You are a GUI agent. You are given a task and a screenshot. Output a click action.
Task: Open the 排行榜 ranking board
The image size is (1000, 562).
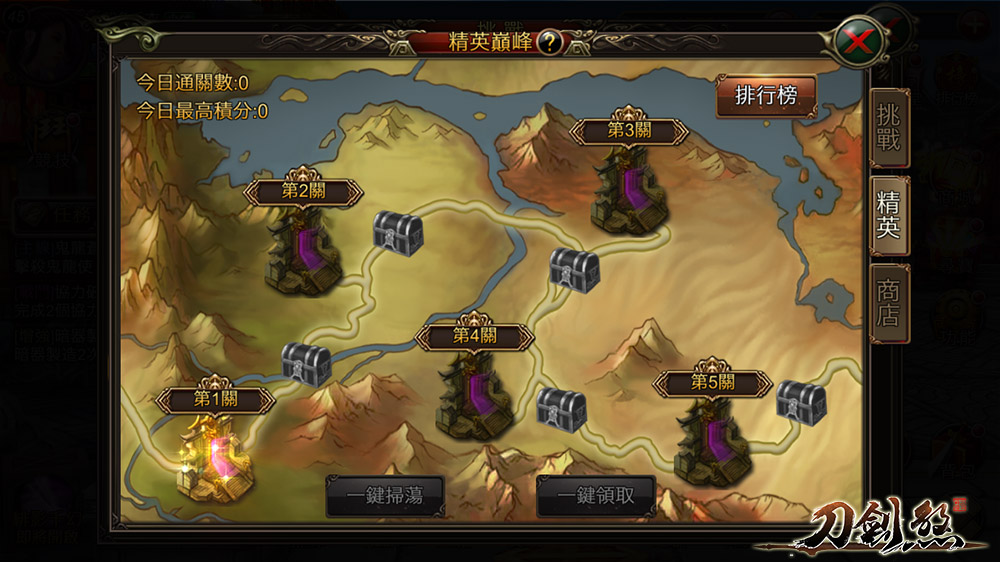click(766, 96)
